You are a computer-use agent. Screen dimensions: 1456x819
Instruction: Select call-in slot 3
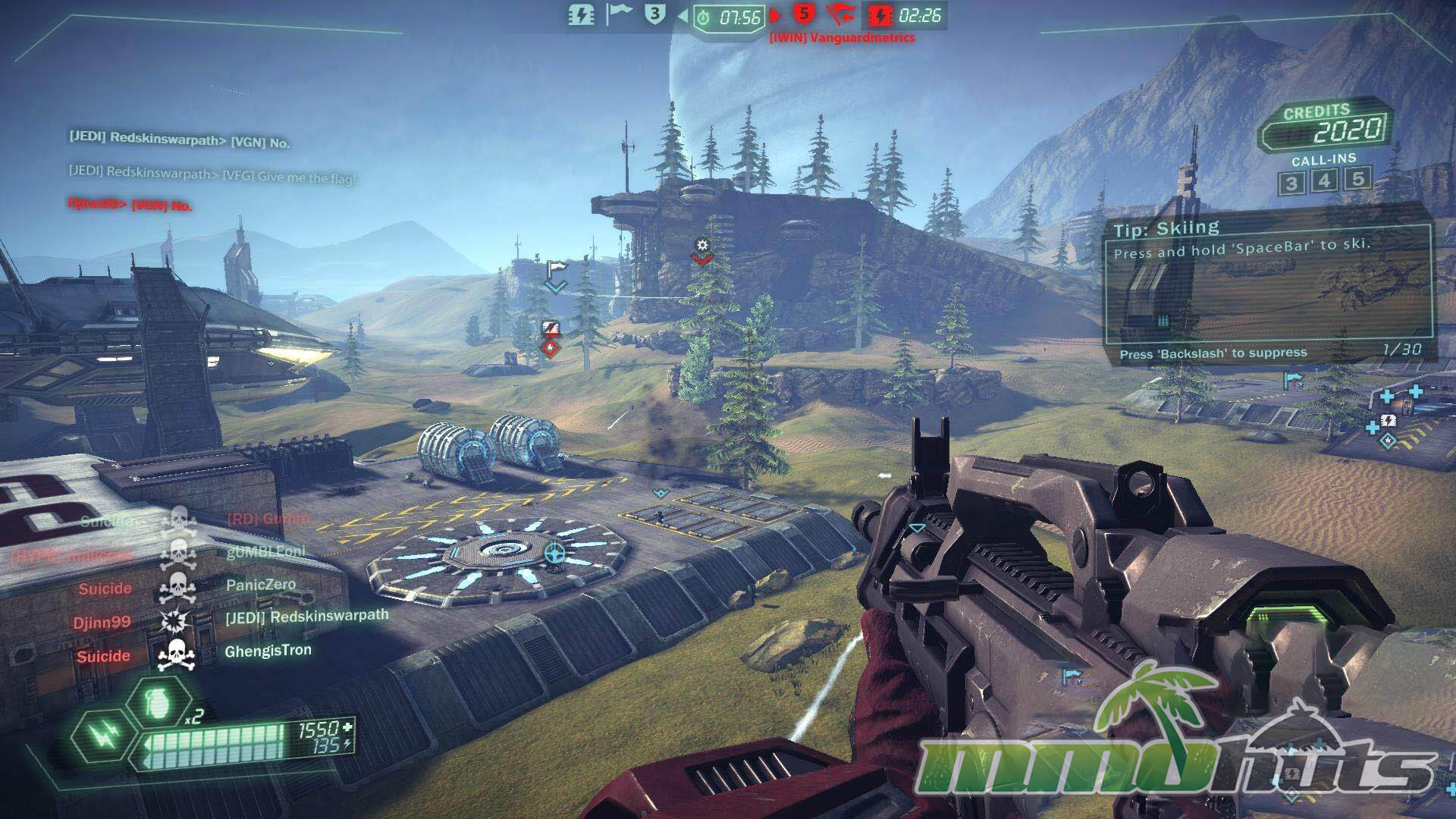(1291, 183)
